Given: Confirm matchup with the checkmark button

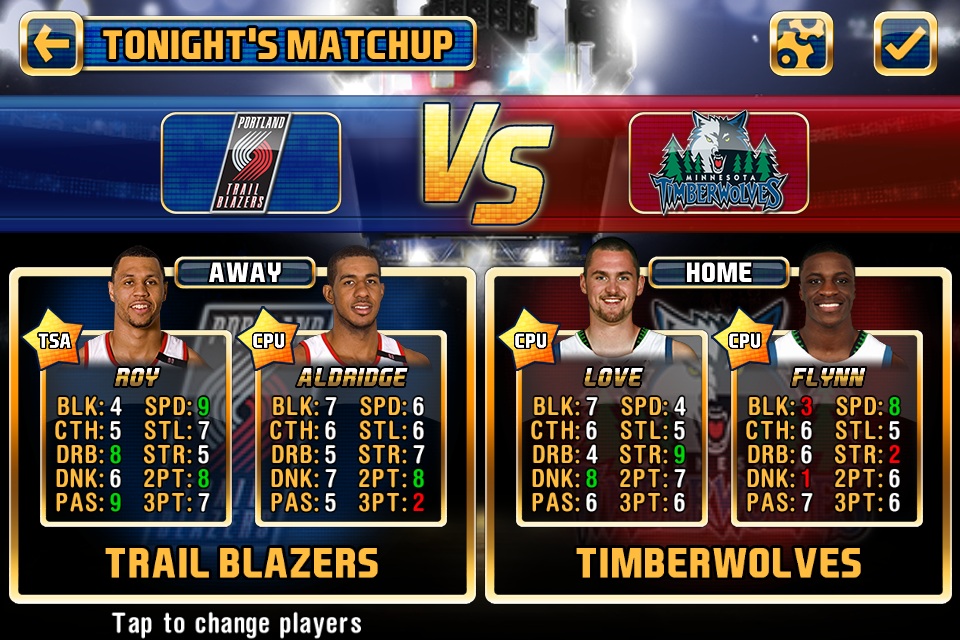Looking at the screenshot, I should click(x=905, y=43).
